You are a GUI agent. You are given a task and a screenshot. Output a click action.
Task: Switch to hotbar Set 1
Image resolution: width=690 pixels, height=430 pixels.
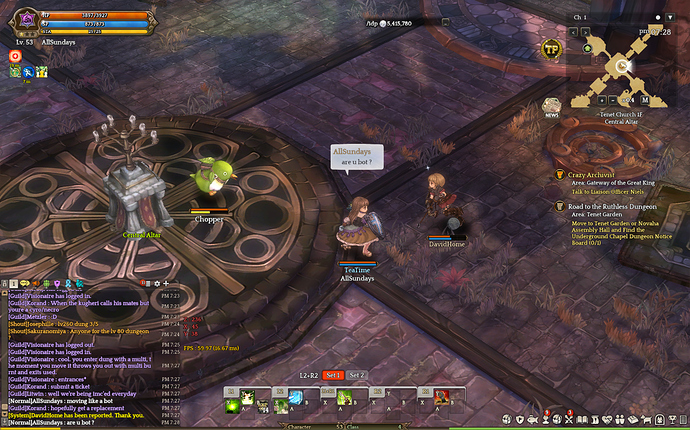(333, 375)
